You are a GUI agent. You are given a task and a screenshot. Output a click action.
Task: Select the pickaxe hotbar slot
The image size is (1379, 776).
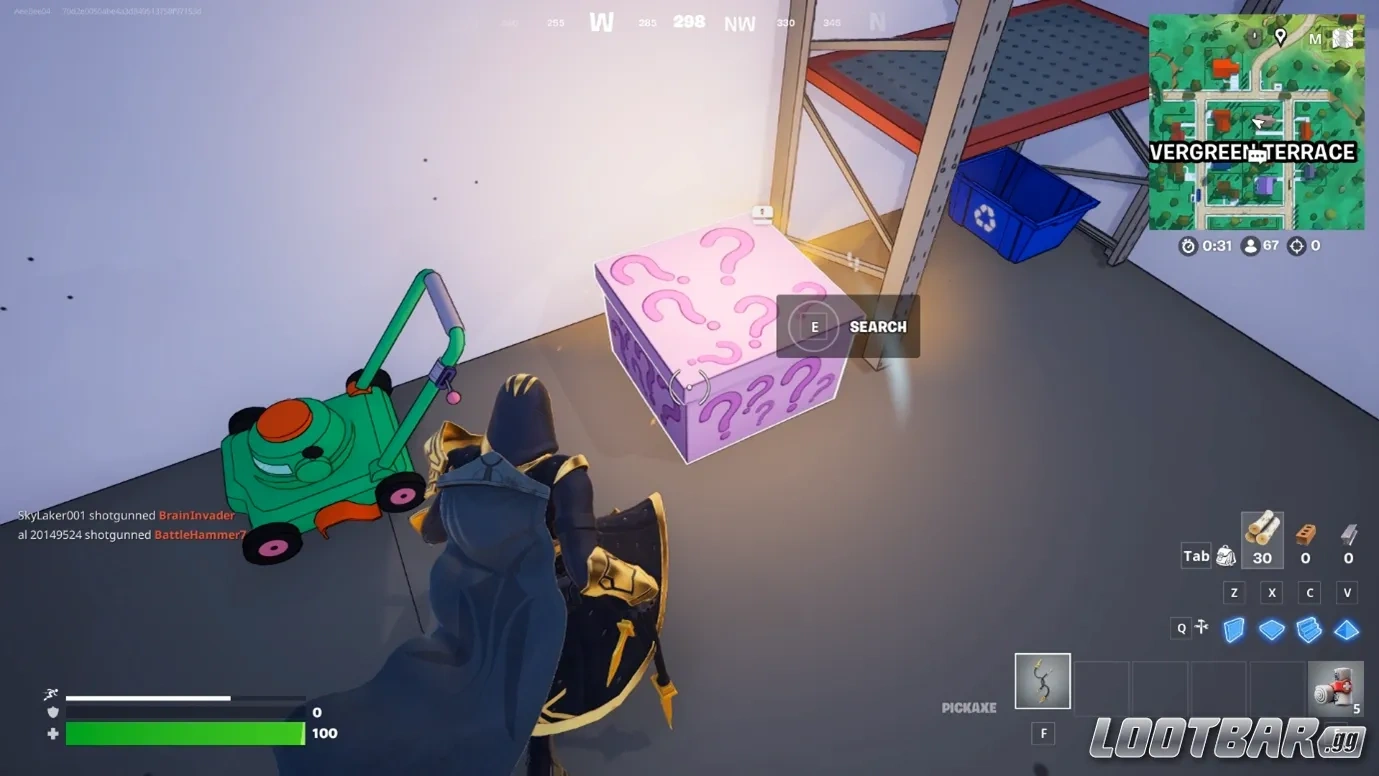1042,681
